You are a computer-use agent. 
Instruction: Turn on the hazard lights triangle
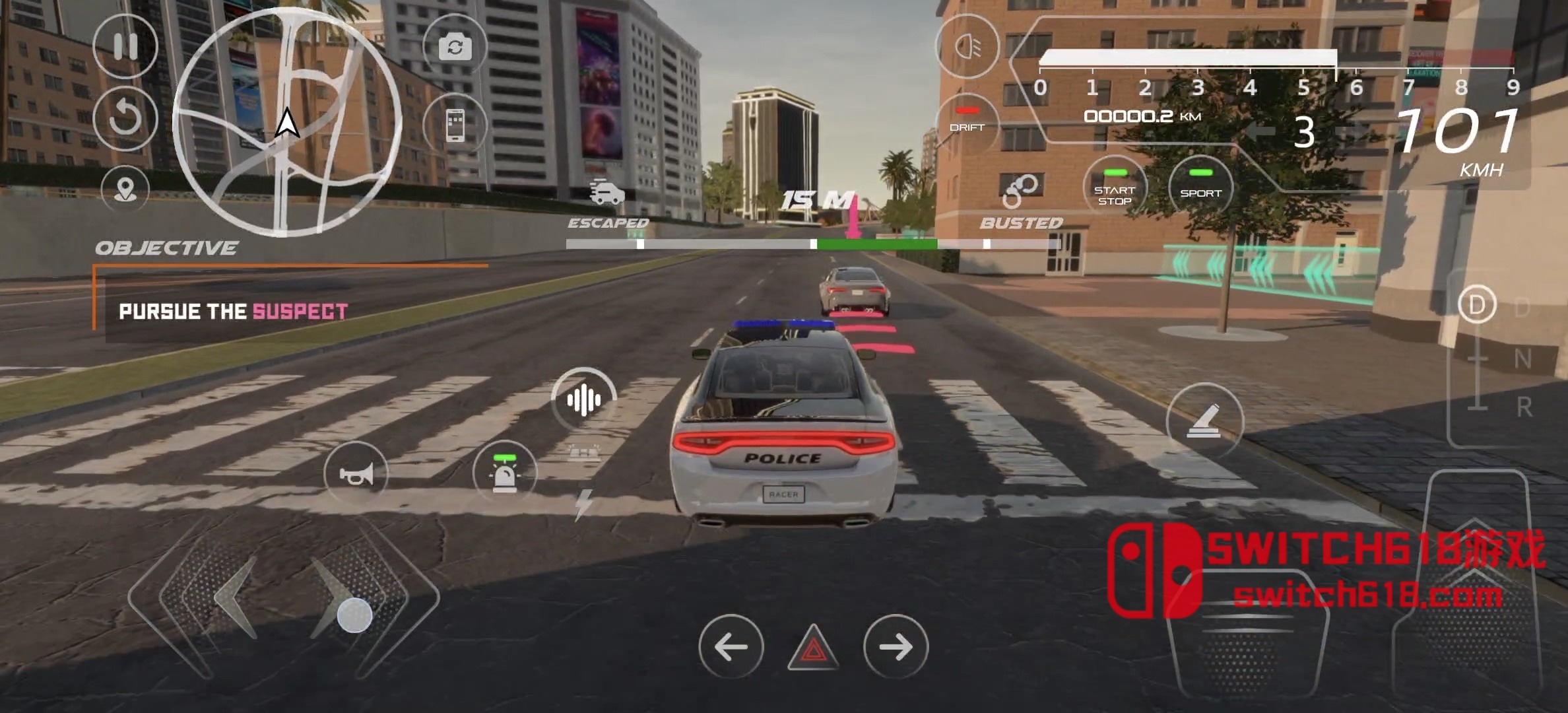(813, 648)
